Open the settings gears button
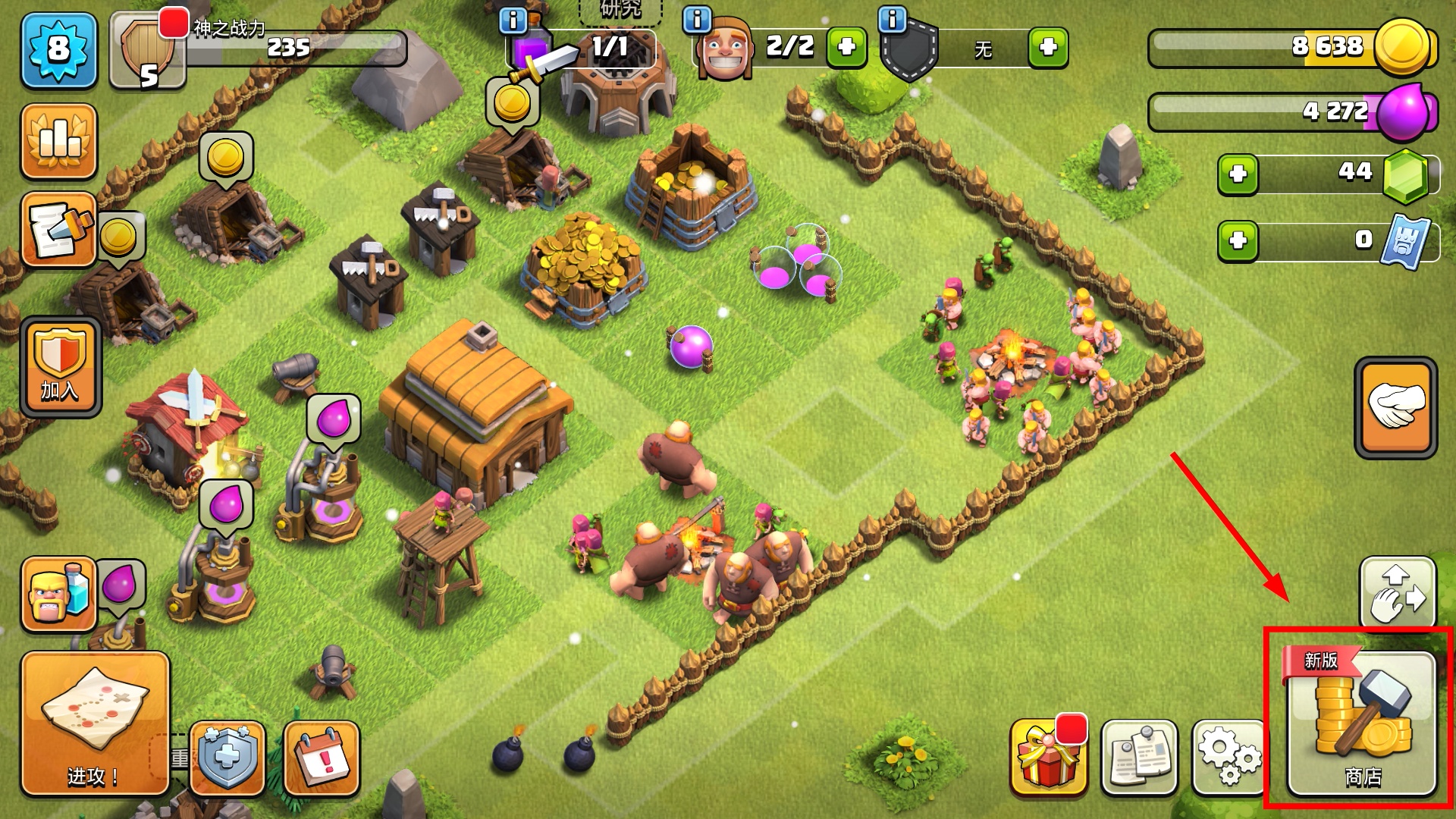 [x=1229, y=756]
